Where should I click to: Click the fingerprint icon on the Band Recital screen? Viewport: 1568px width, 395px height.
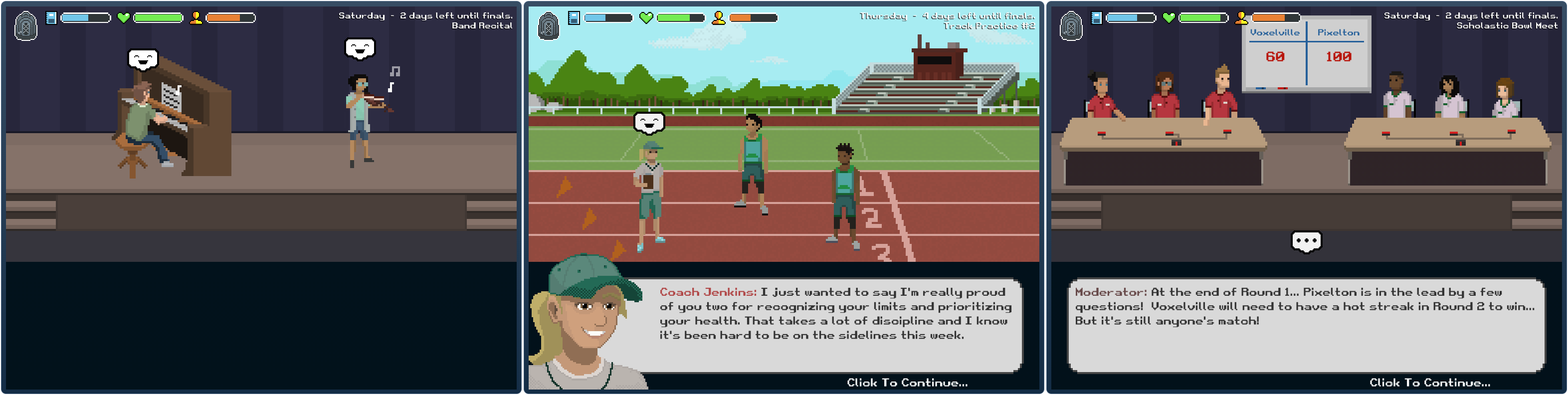[x=25, y=26]
